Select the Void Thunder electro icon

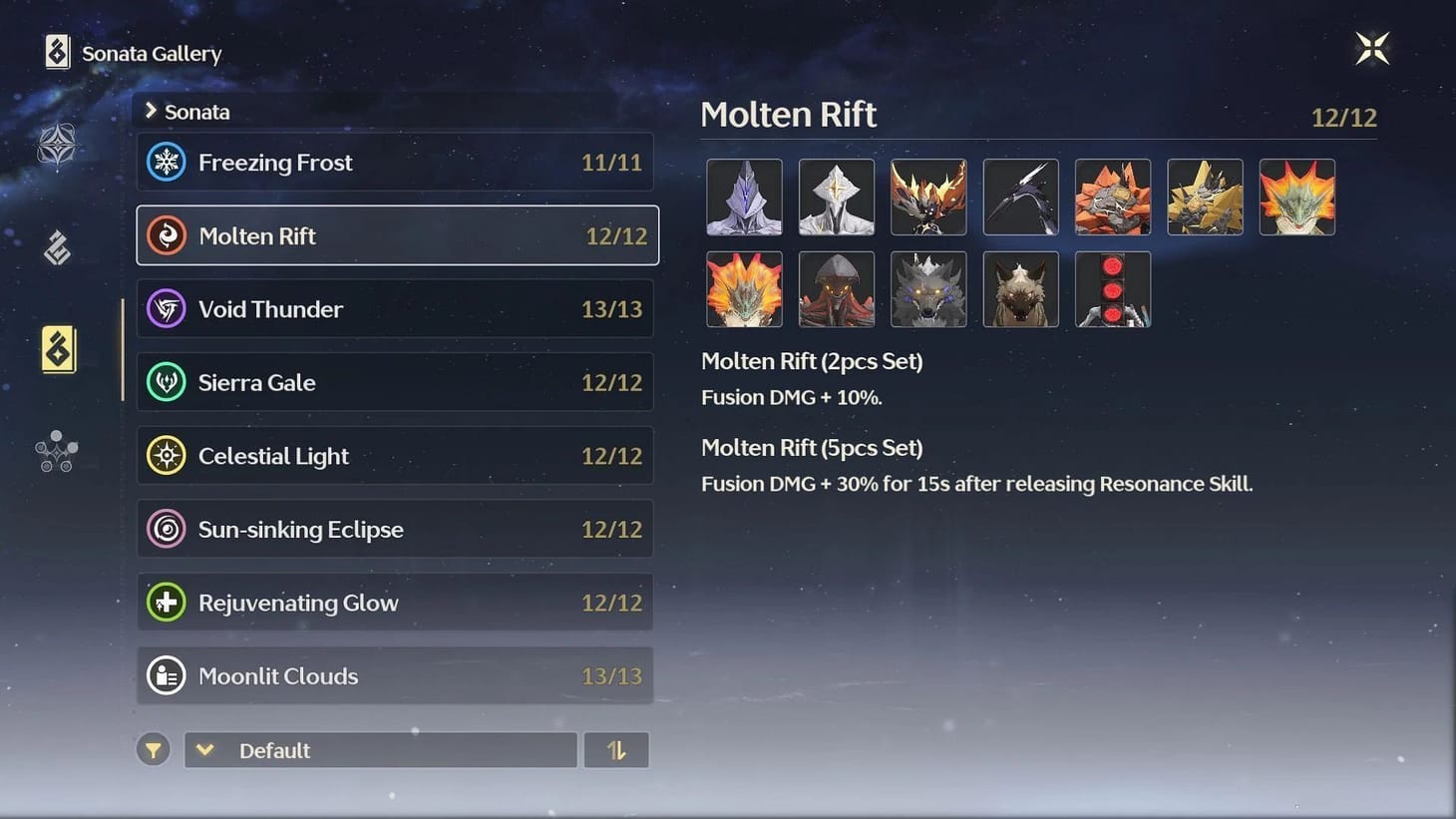click(166, 309)
